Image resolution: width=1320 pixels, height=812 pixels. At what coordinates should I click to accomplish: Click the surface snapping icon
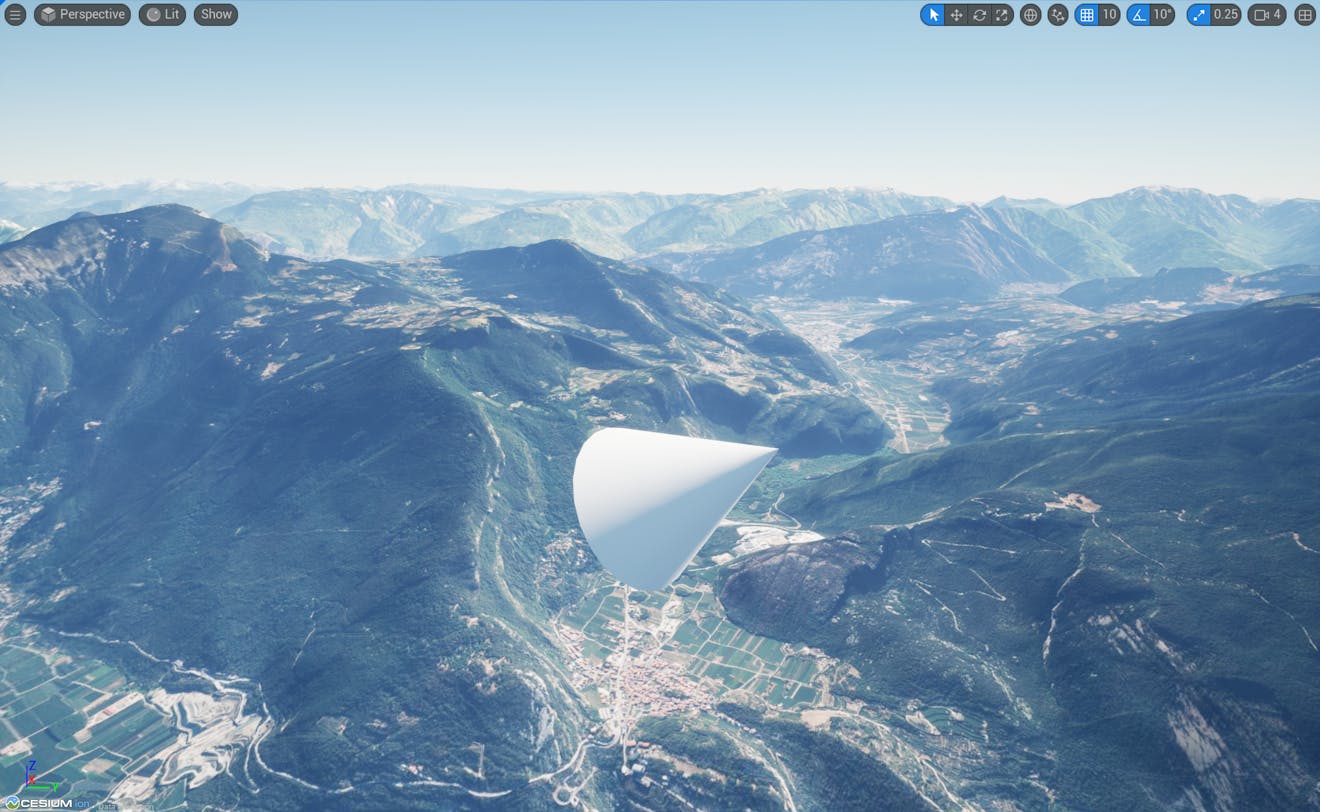click(1058, 15)
